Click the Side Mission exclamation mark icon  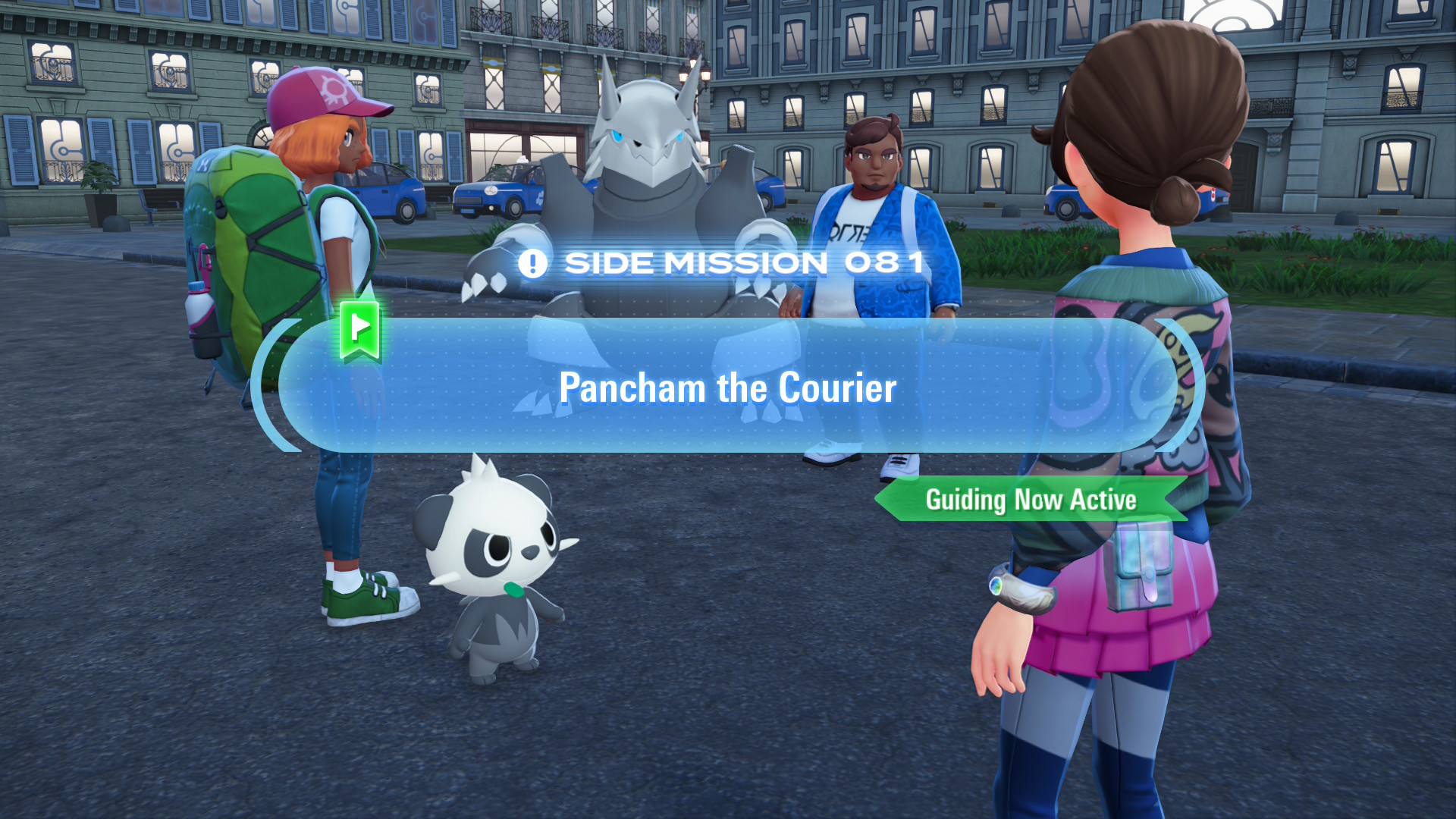(x=532, y=264)
